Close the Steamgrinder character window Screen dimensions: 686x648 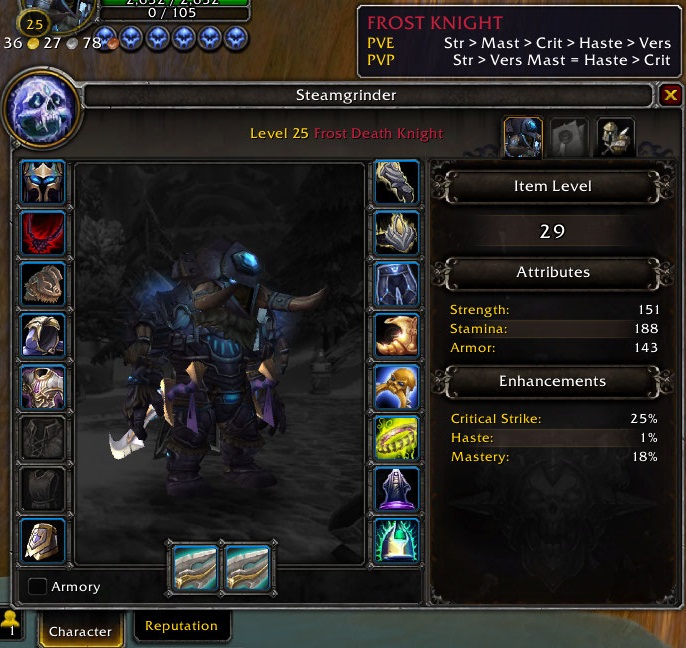(x=671, y=95)
